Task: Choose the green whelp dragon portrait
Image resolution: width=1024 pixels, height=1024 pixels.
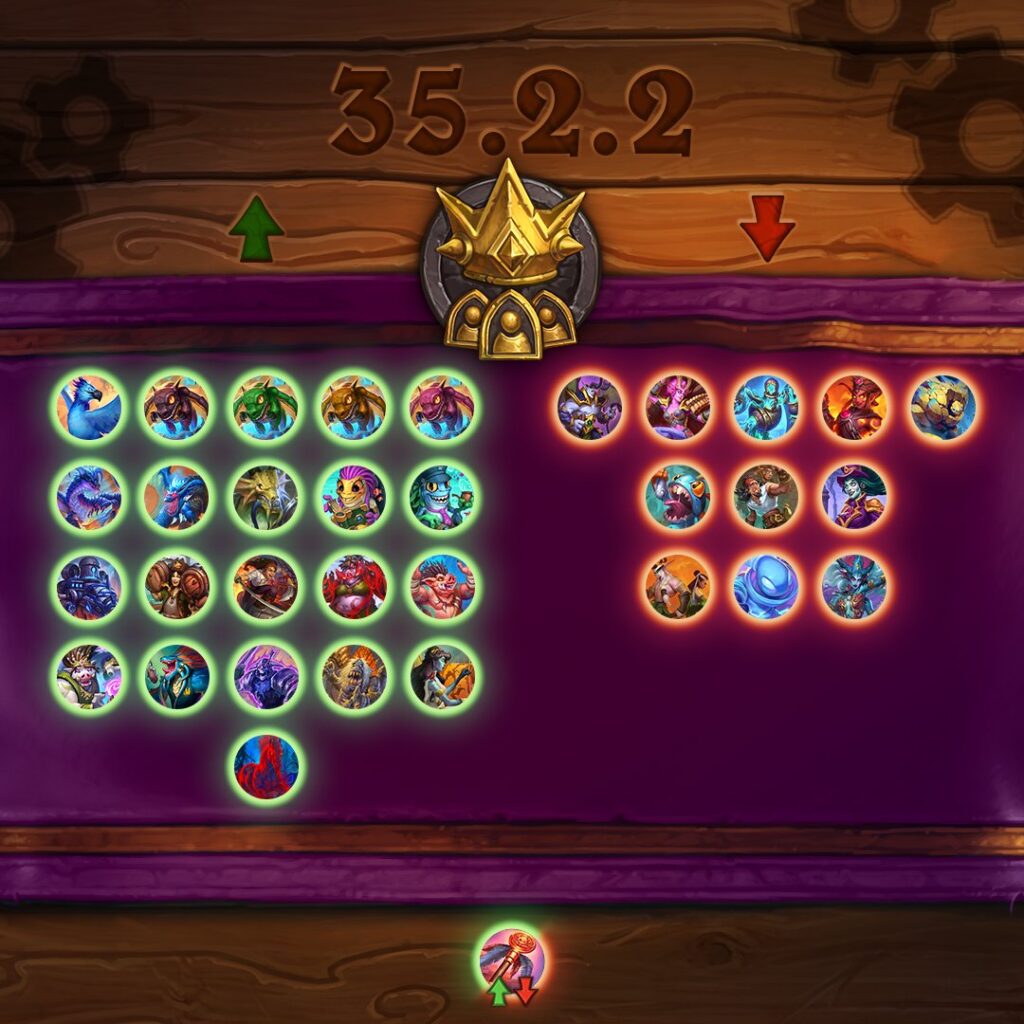Action: point(265,408)
